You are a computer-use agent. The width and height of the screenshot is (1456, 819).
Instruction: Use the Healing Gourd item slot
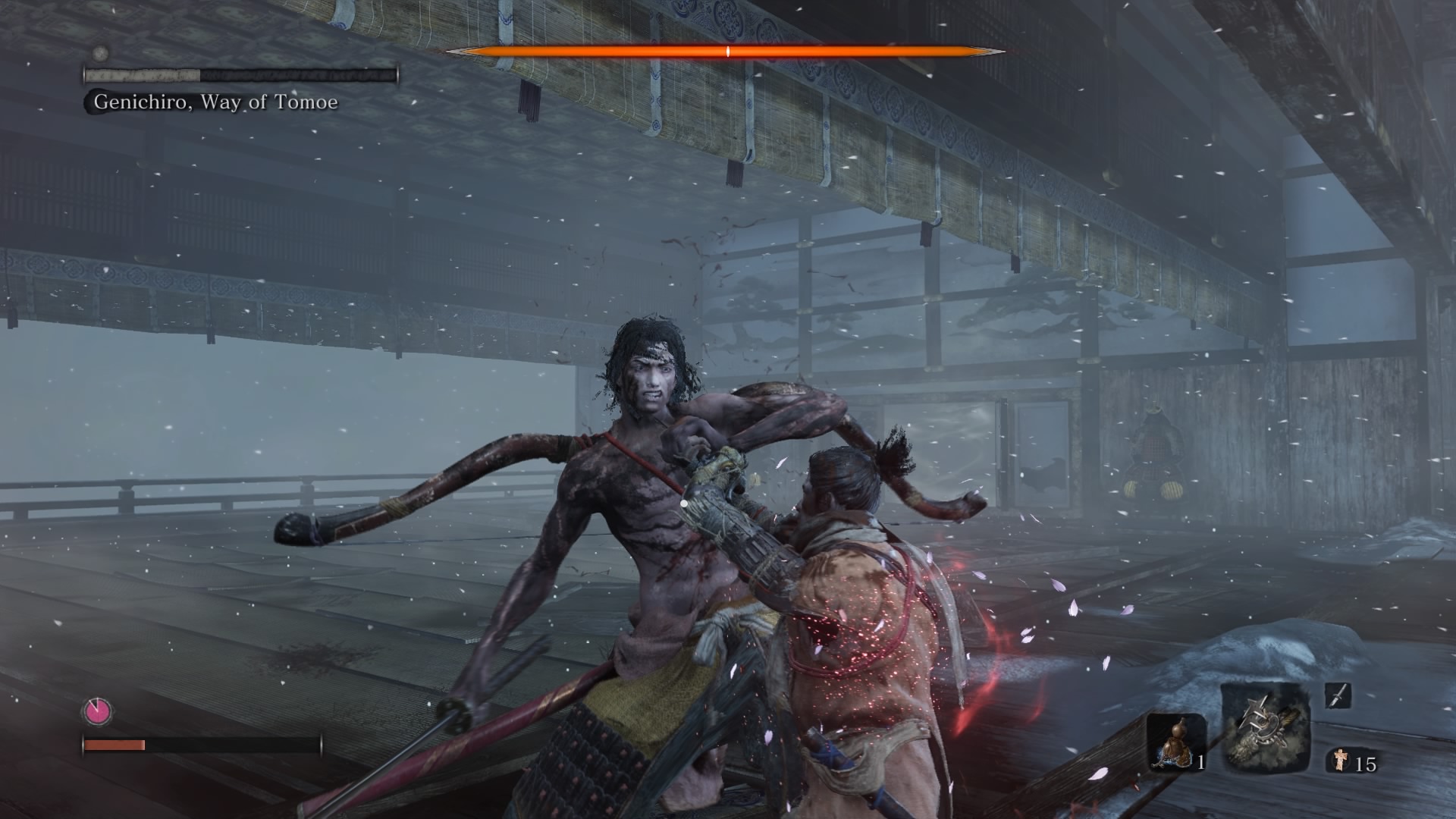pos(1175,742)
